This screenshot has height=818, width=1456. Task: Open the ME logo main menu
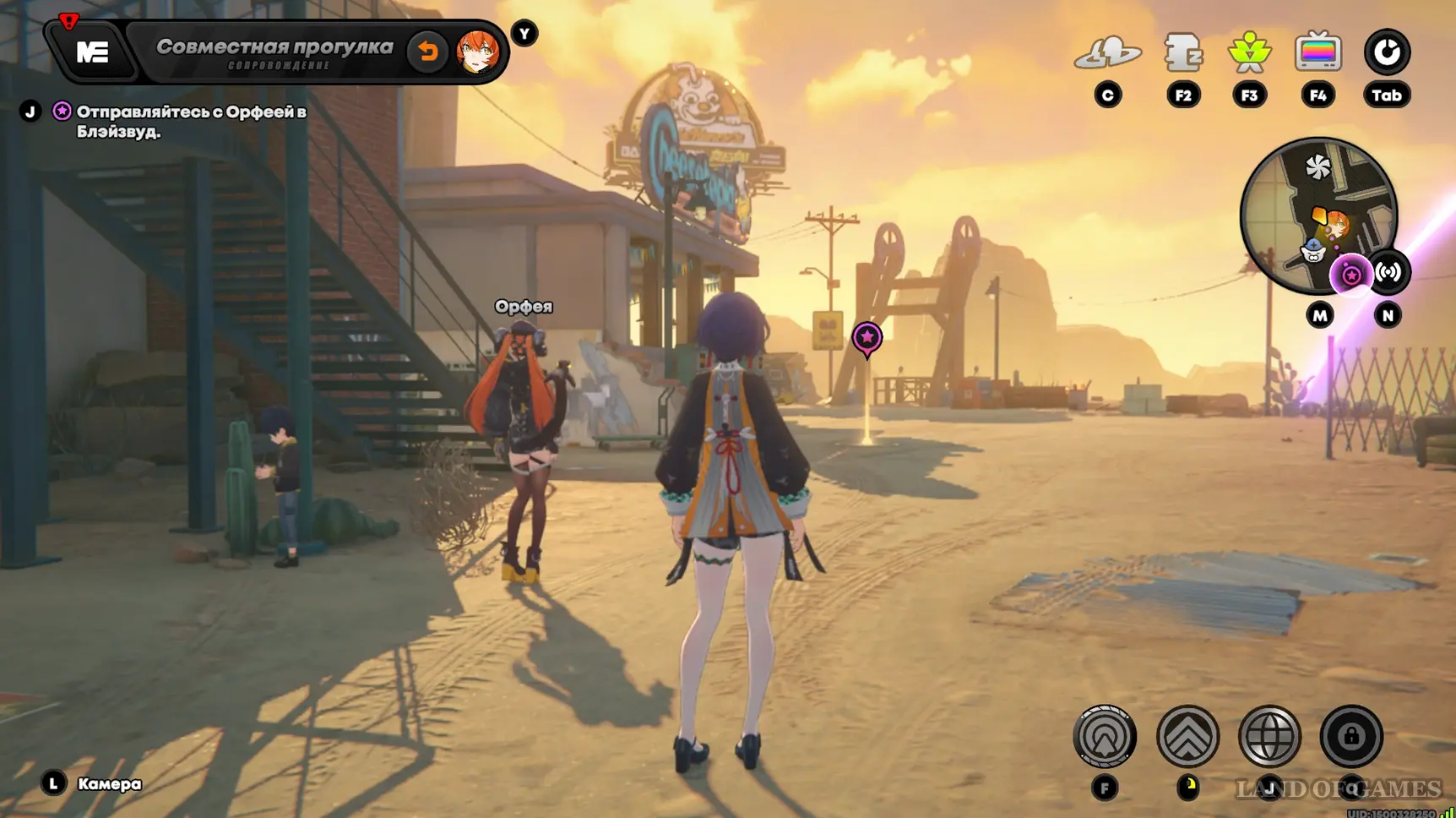pos(92,52)
